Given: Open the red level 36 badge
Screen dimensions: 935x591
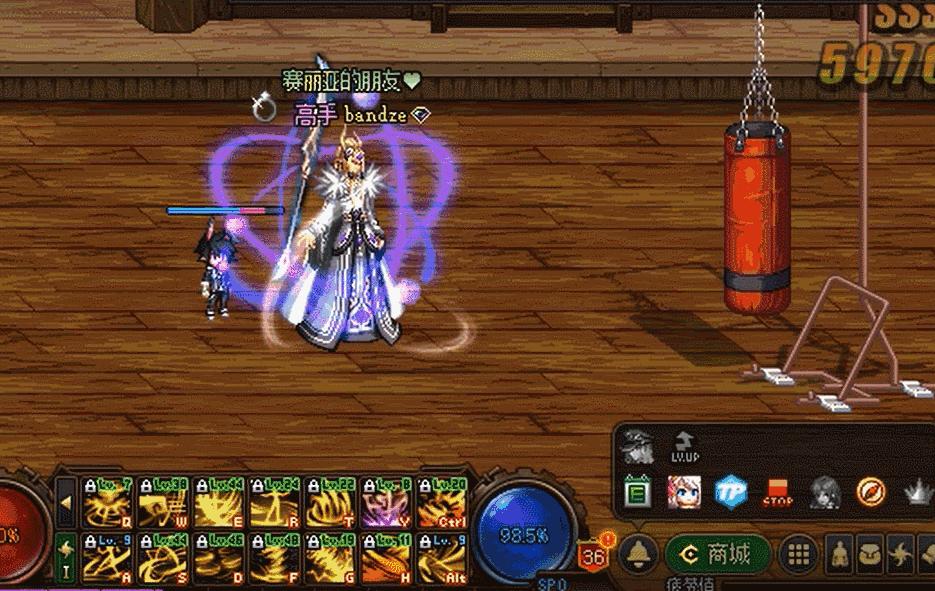Looking at the screenshot, I should tap(594, 556).
